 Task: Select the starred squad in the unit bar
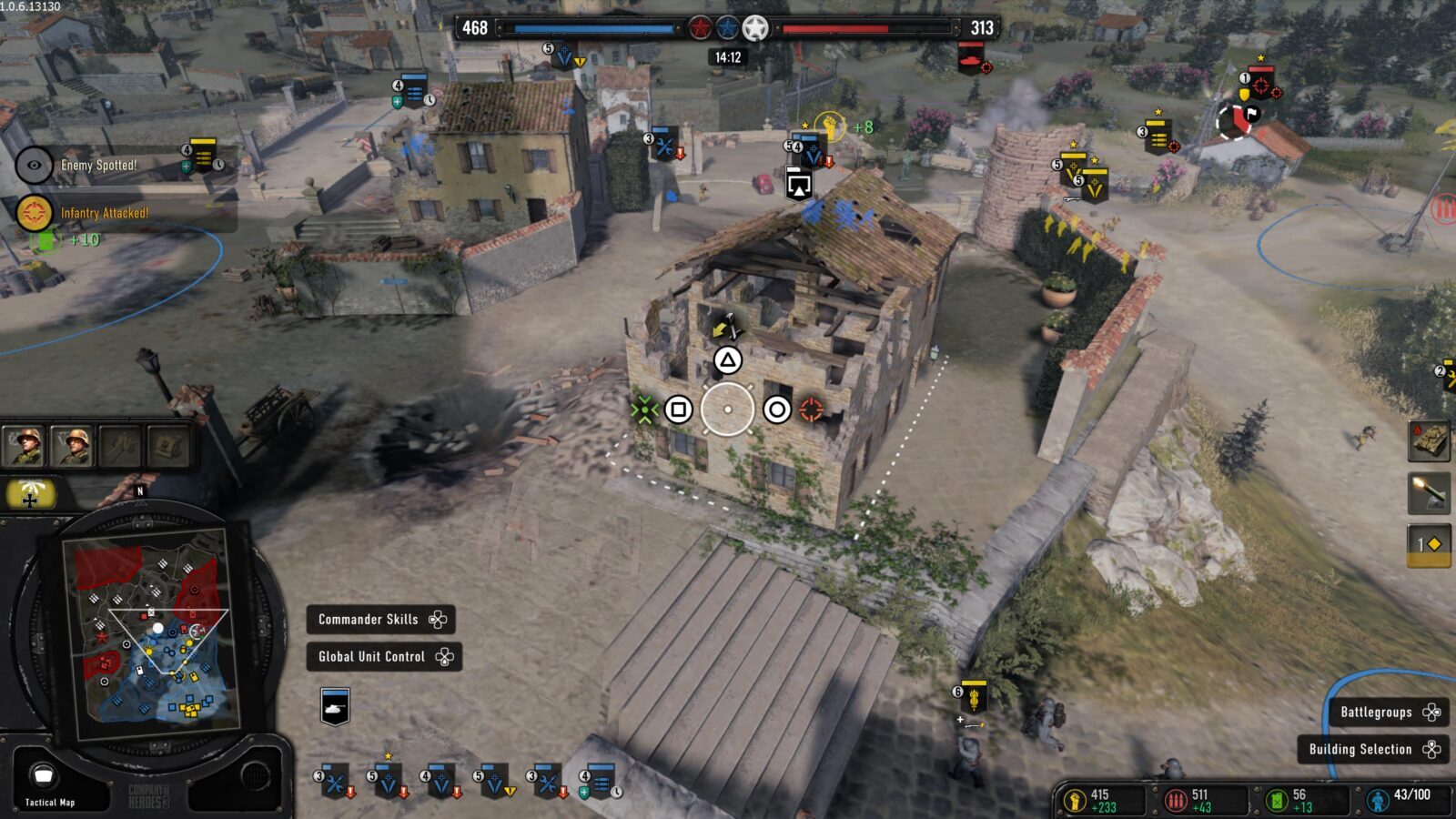point(388,780)
